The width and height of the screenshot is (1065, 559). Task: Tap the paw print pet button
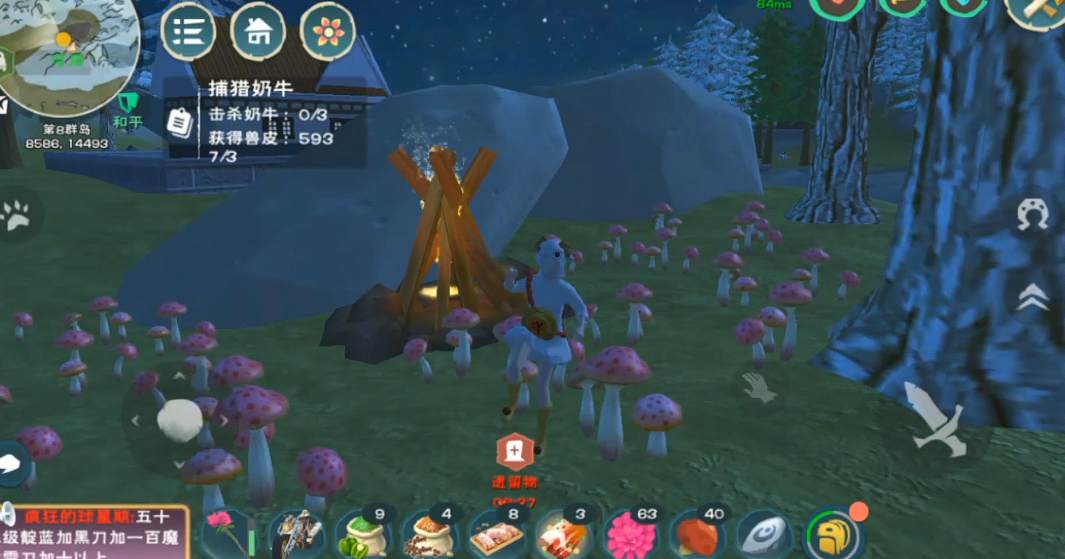(x=17, y=215)
